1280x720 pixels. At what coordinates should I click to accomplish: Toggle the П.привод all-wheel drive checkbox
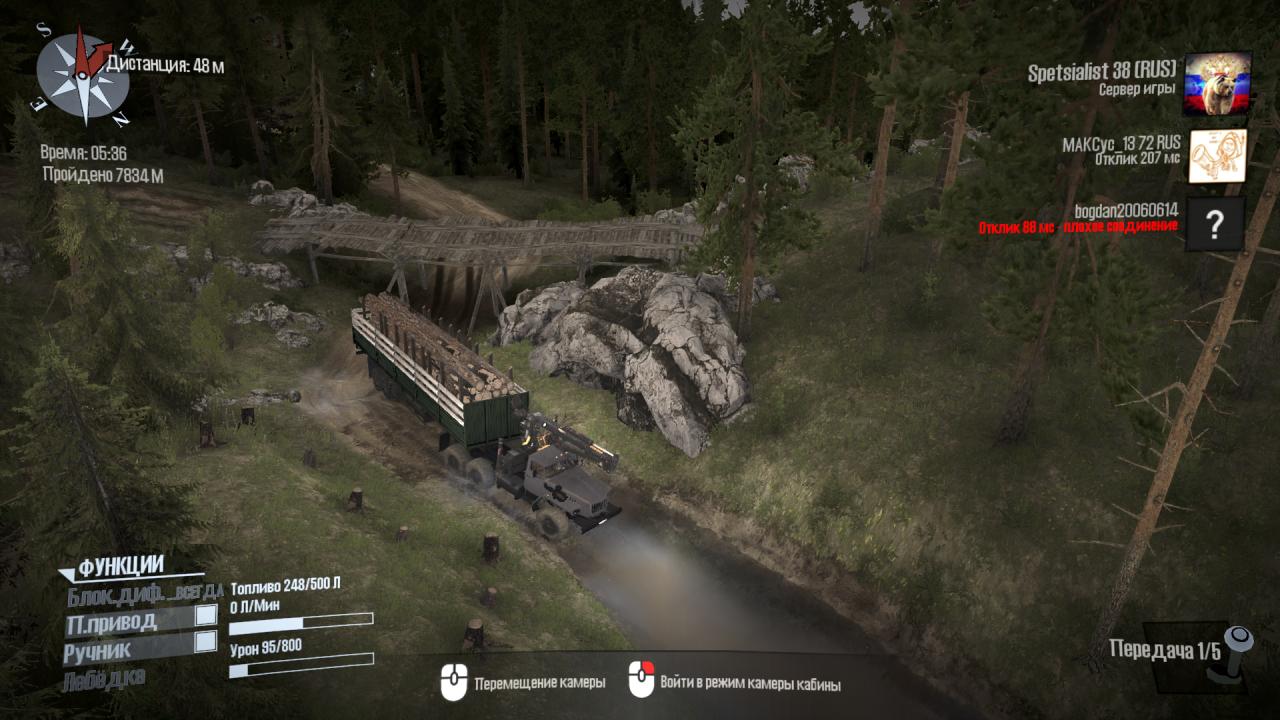pyautogui.click(x=206, y=615)
